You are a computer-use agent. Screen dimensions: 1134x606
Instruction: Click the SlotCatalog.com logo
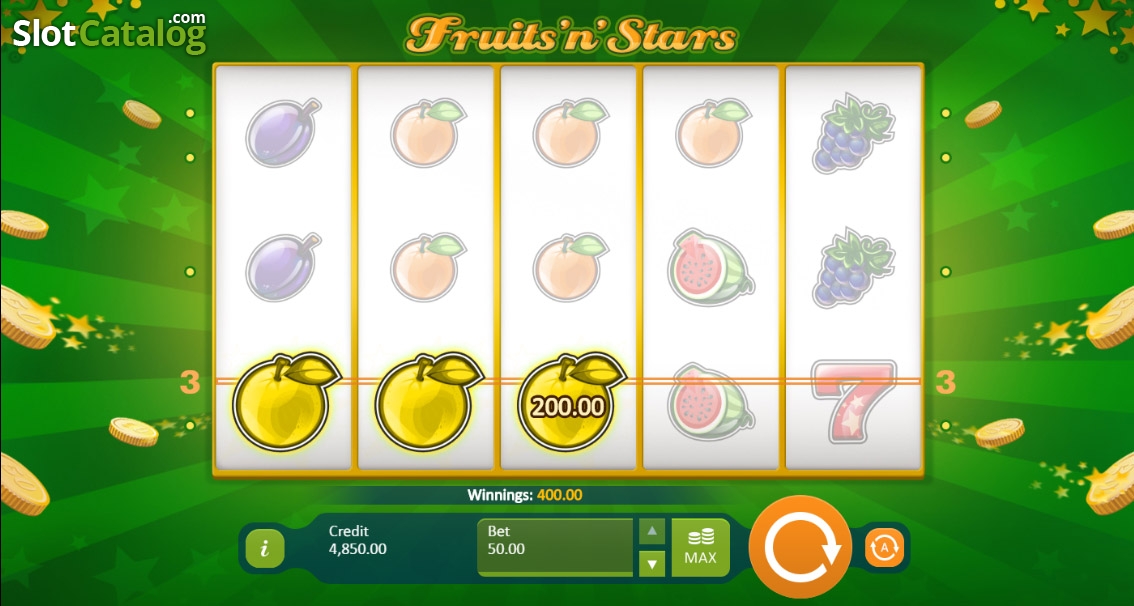pos(109,33)
